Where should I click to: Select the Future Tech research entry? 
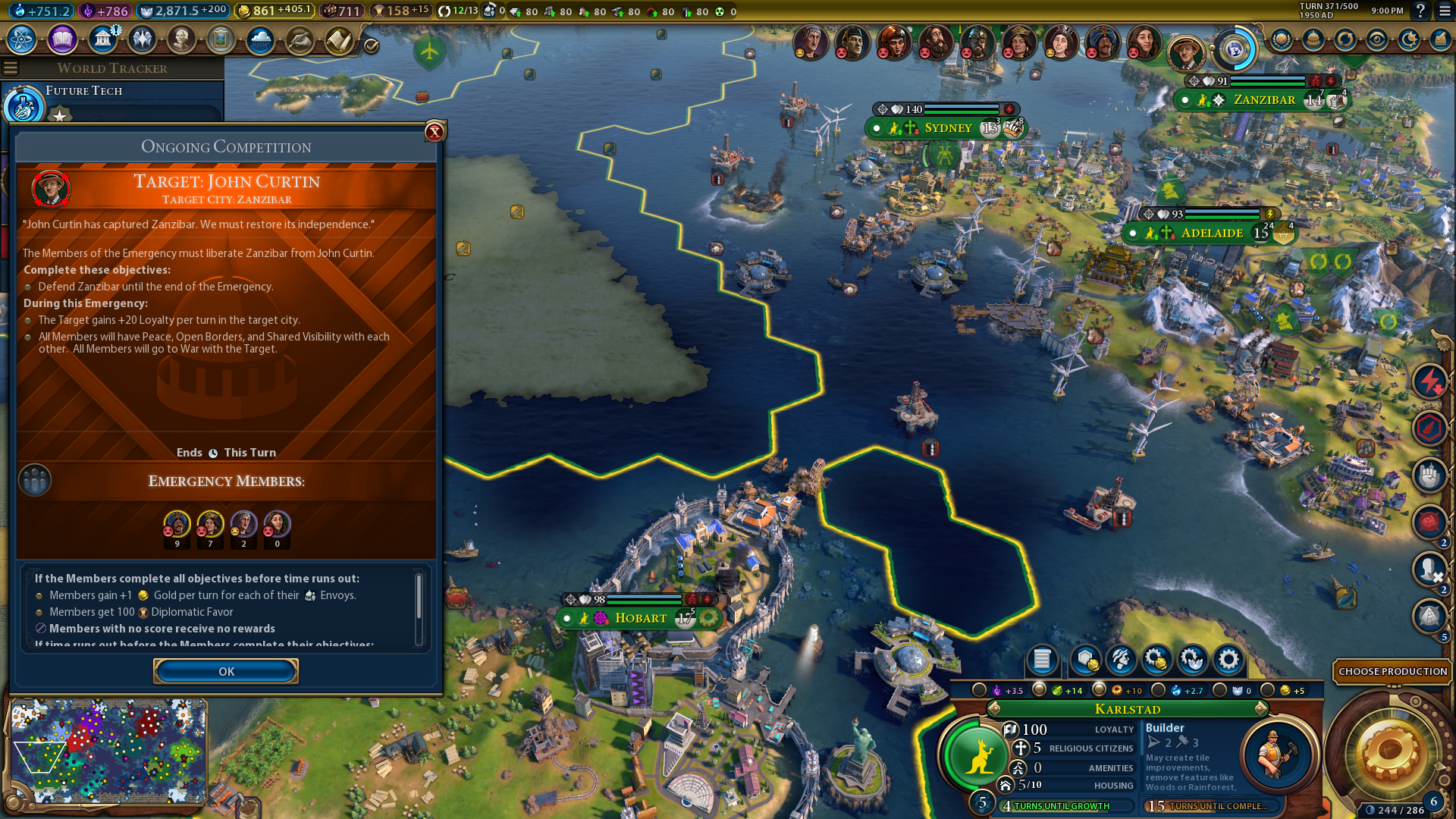coord(83,91)
